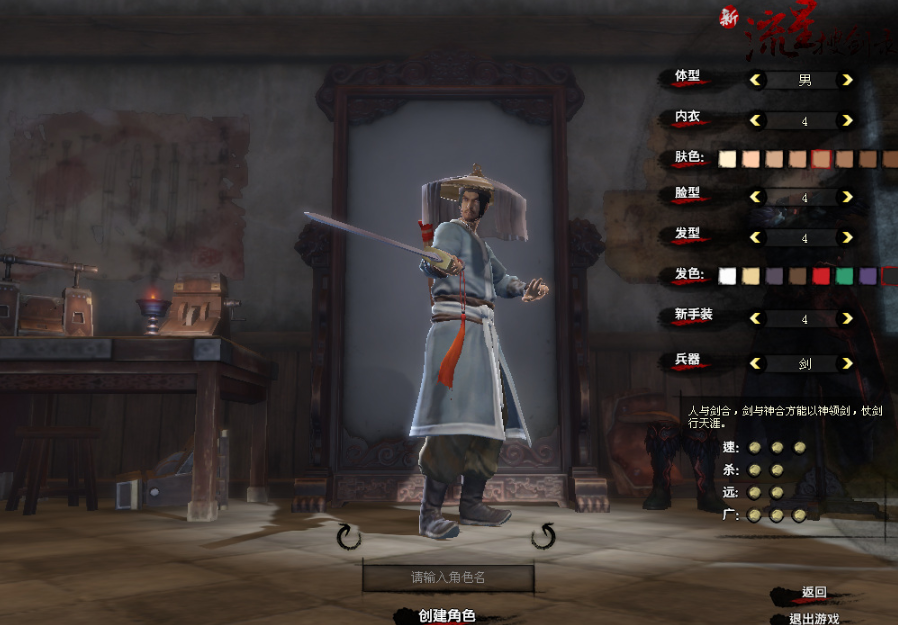Pick the red 发色 hair color swatch
898x625 pixels.
(821, 275)
